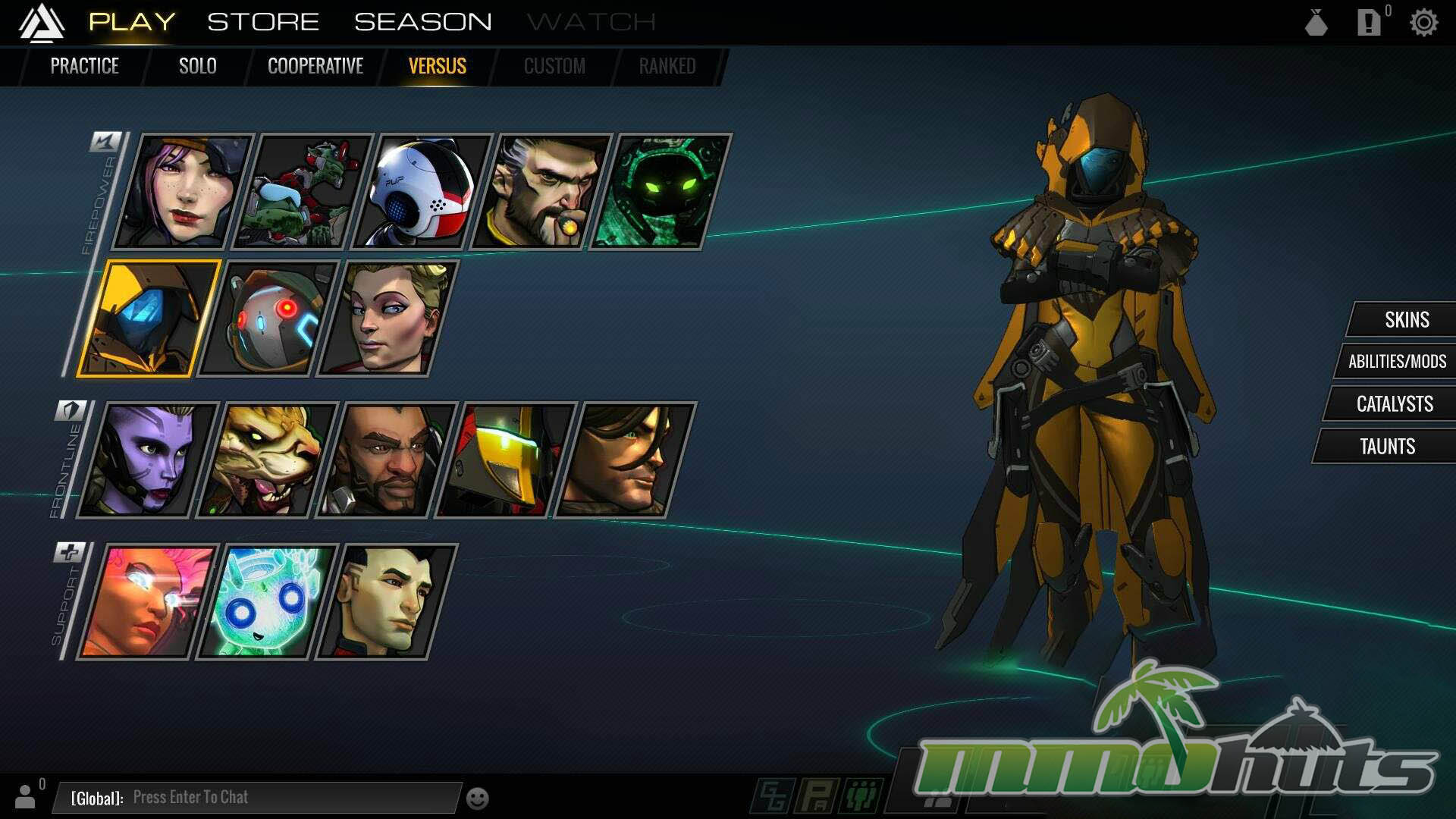The width and height of the screenshot is (1456, 819).
Task: Select the green-eyed hooded shadow character
Action: coord(660,191)
